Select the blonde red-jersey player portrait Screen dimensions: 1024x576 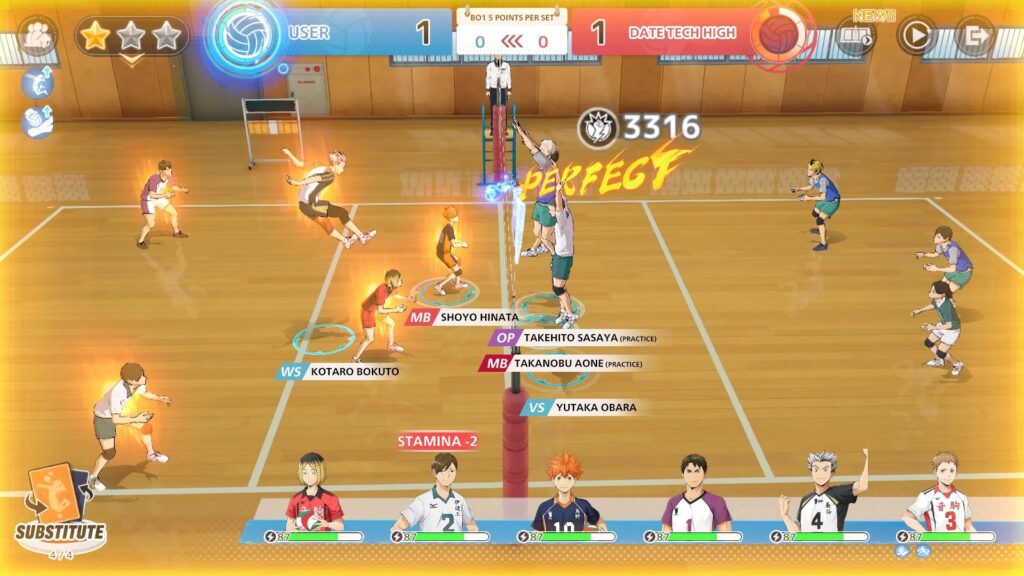click(313, 495)
